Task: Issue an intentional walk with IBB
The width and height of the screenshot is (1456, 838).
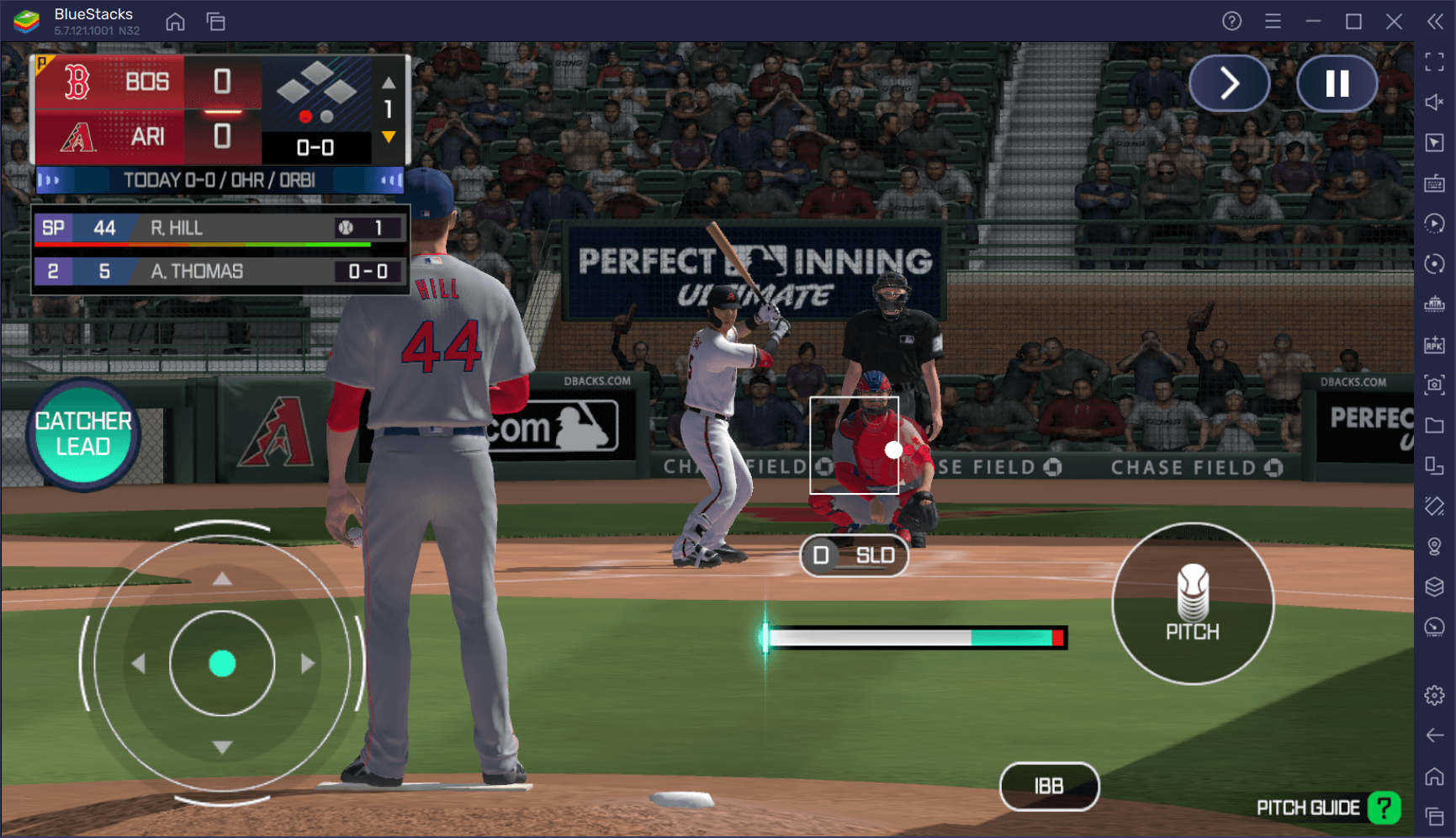Action: [x=1049, y=786]
